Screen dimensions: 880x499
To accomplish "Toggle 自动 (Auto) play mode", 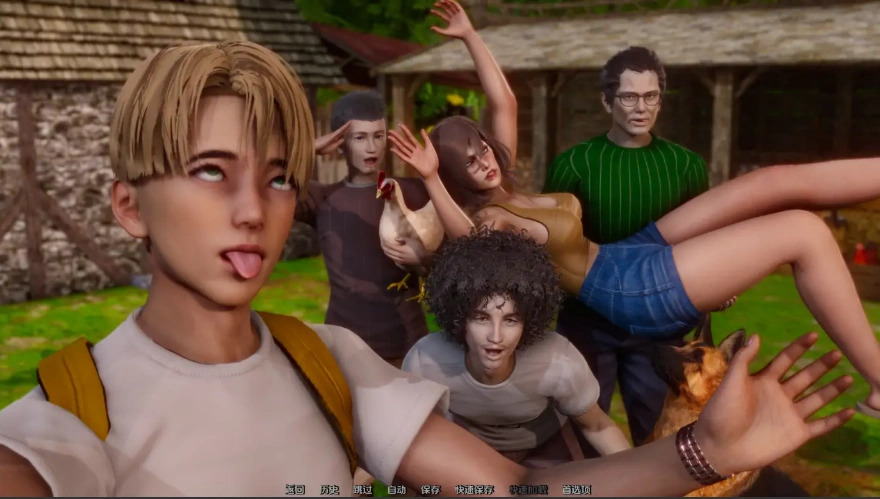I will tap(396, 490).
